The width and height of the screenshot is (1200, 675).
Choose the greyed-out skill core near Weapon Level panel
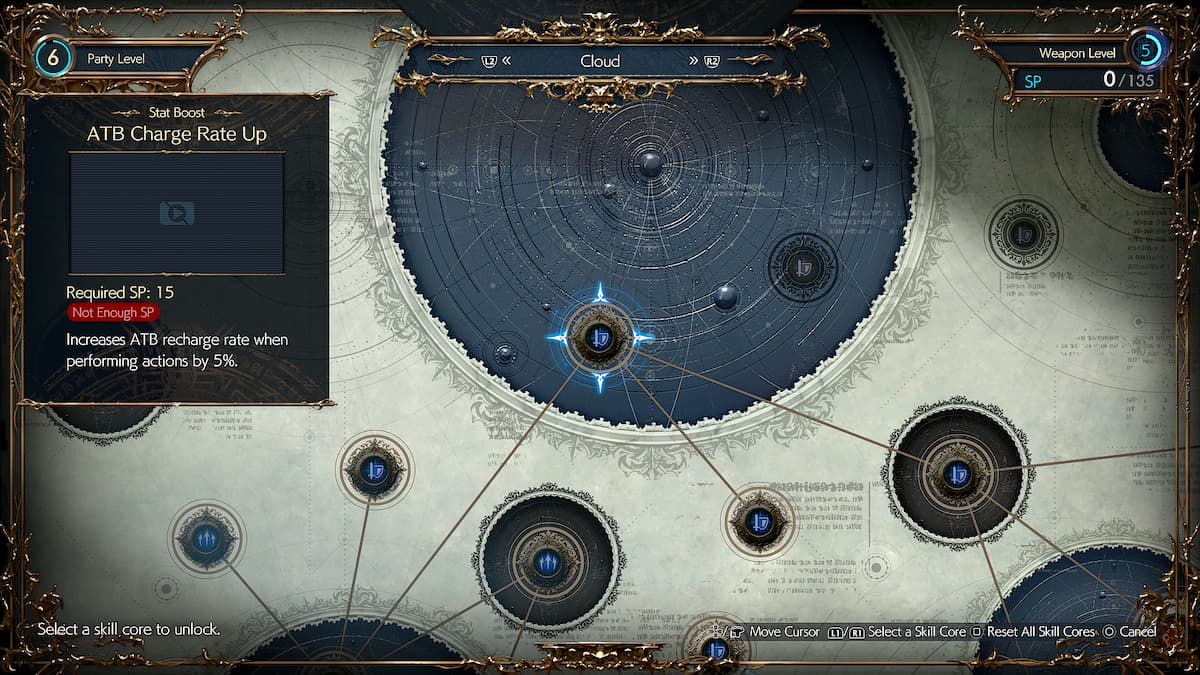click(x=1022, y=234)
